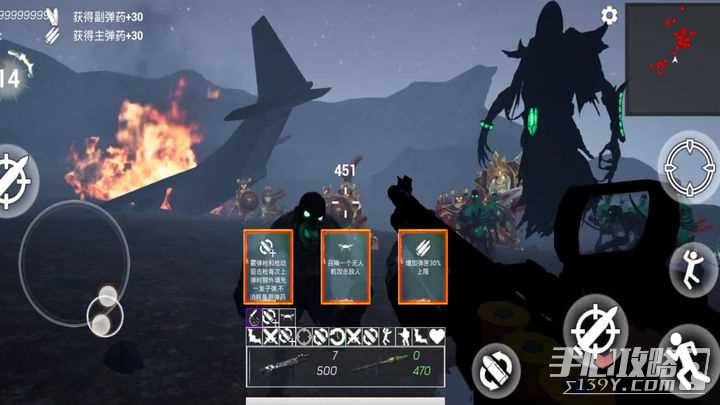720x405 pixels.
Task: Select the bullet reload upgrade card
Action: (x=268, y=267)
